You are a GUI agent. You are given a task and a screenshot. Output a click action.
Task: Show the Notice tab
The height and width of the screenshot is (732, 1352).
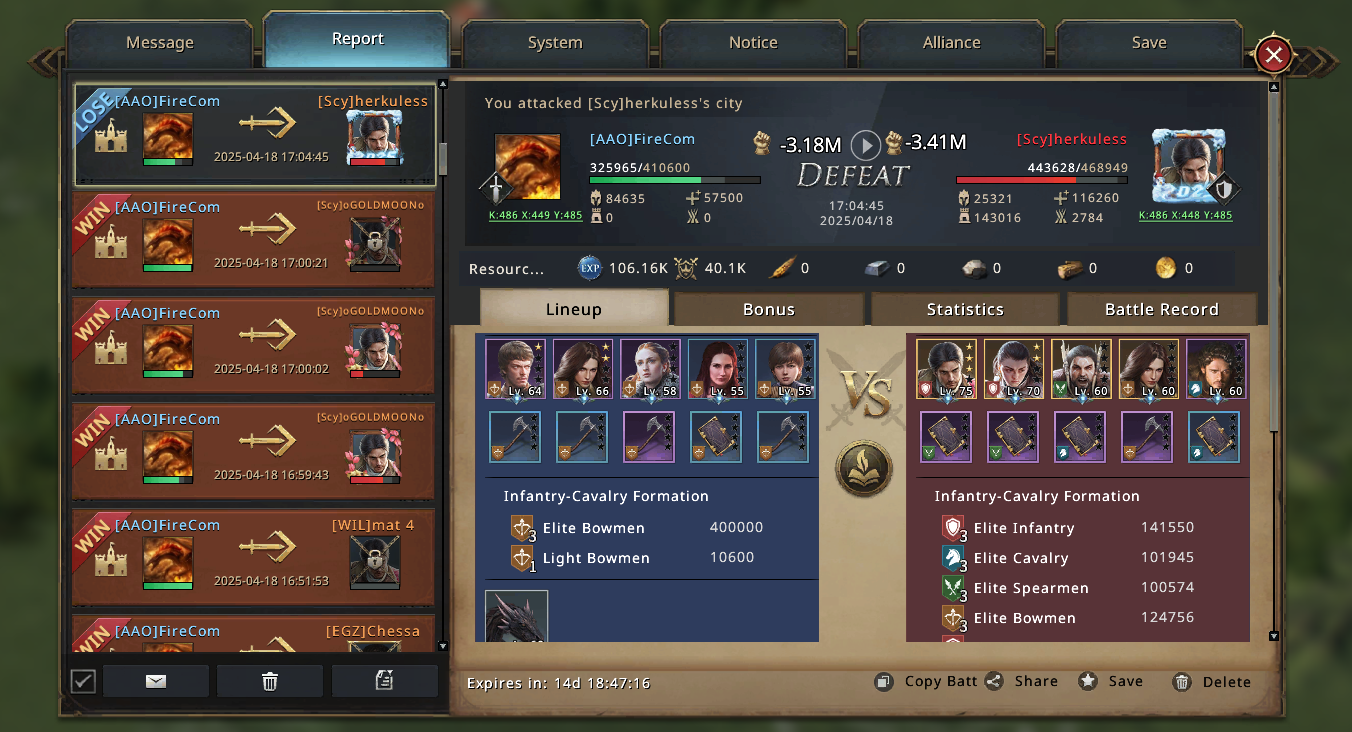coord(753,43)
